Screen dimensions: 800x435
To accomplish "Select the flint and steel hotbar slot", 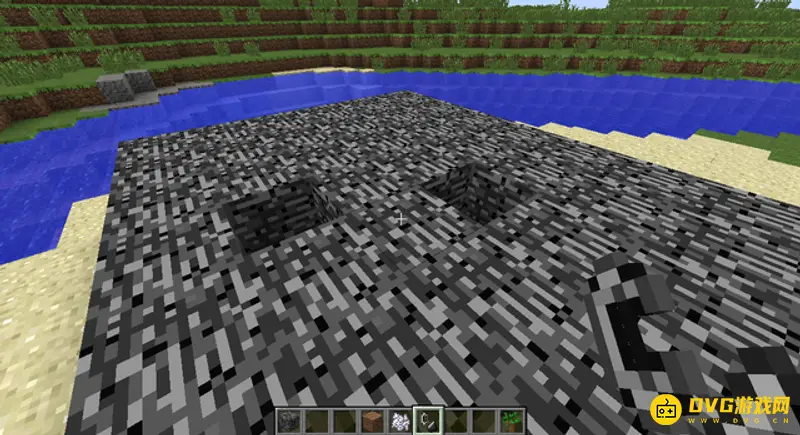I will click(427, 421).
